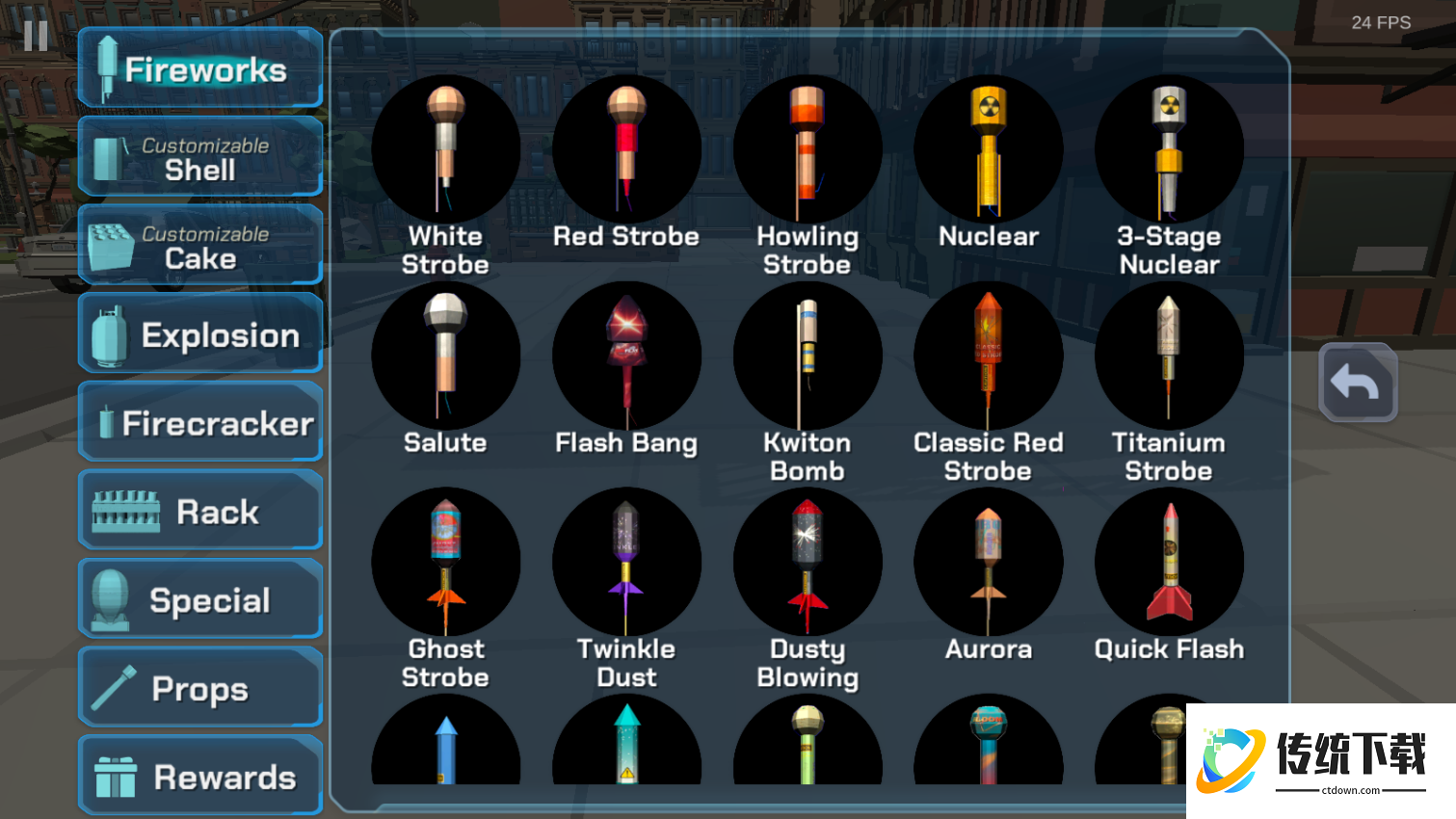Switch to the Fireworks category
Viewport: 1456px width, 819px height.
200,68
